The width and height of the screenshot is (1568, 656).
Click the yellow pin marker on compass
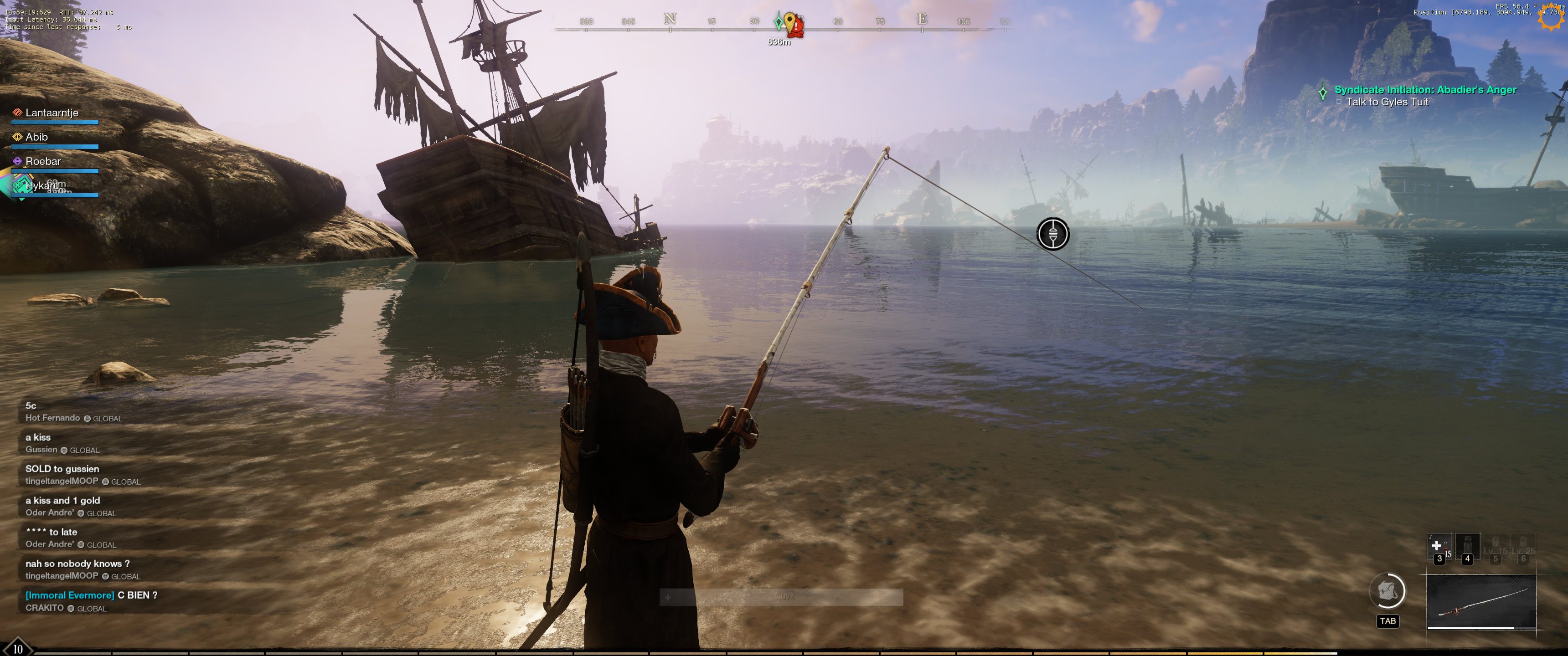(x=789, y=22)
